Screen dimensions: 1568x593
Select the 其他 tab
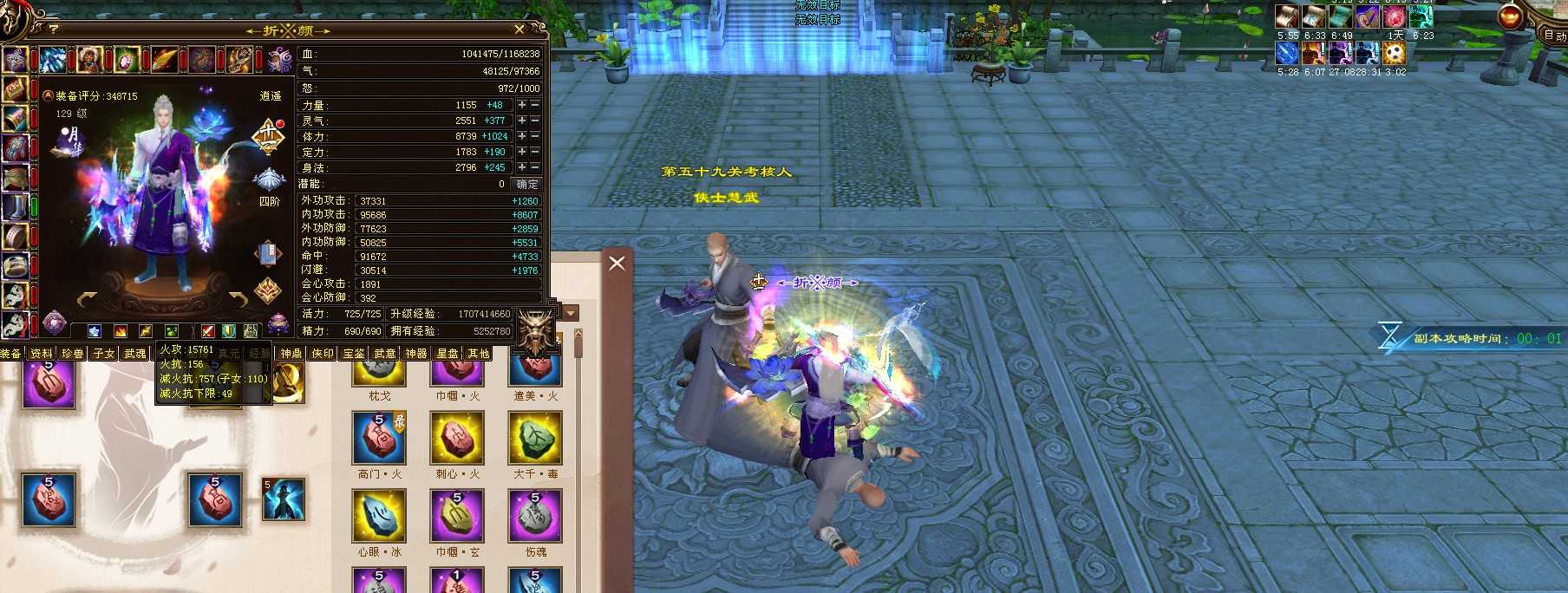[478, 354]
